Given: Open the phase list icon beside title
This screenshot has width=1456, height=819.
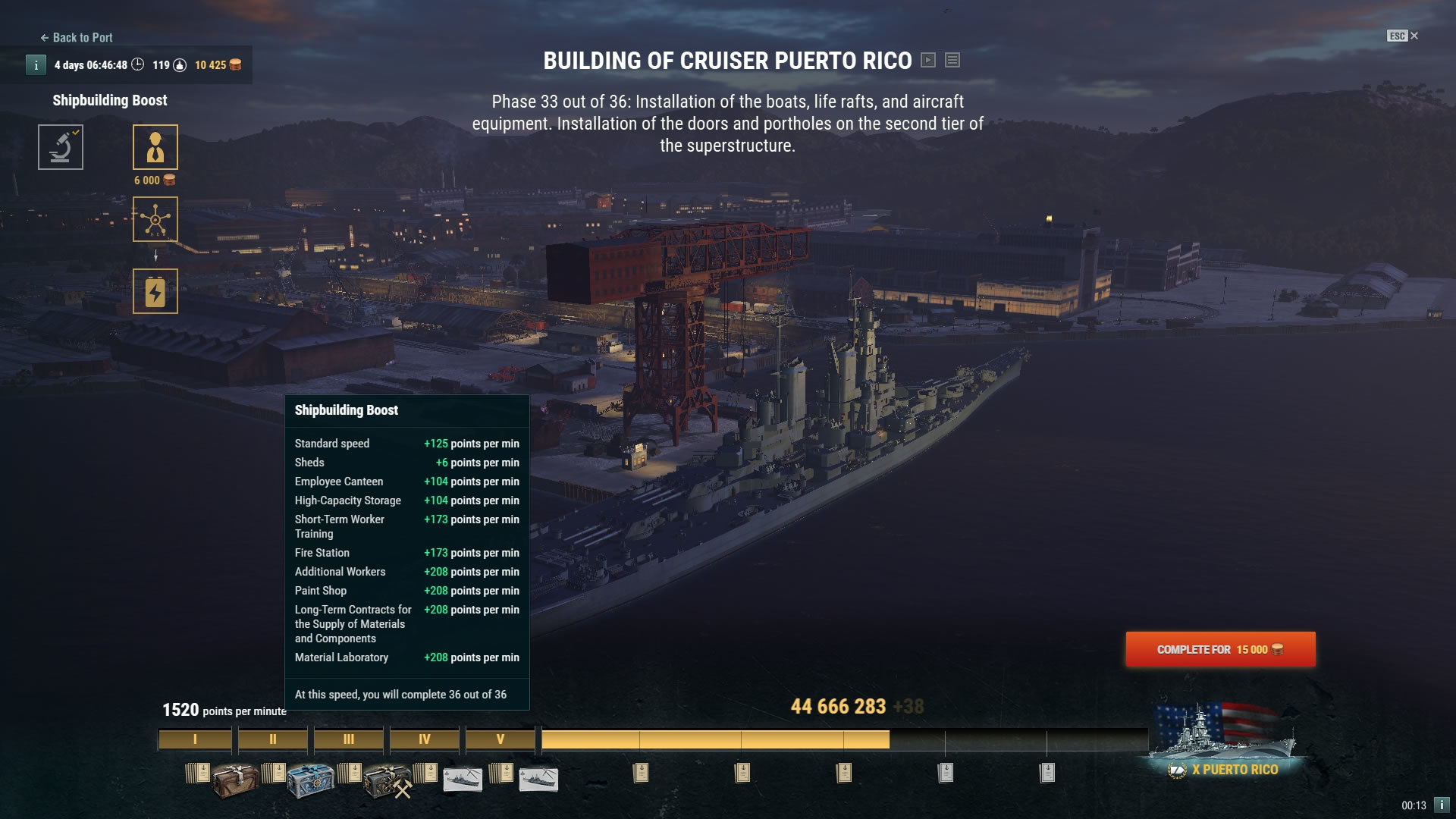Looking at the screenshot, I should pos(952,60).
